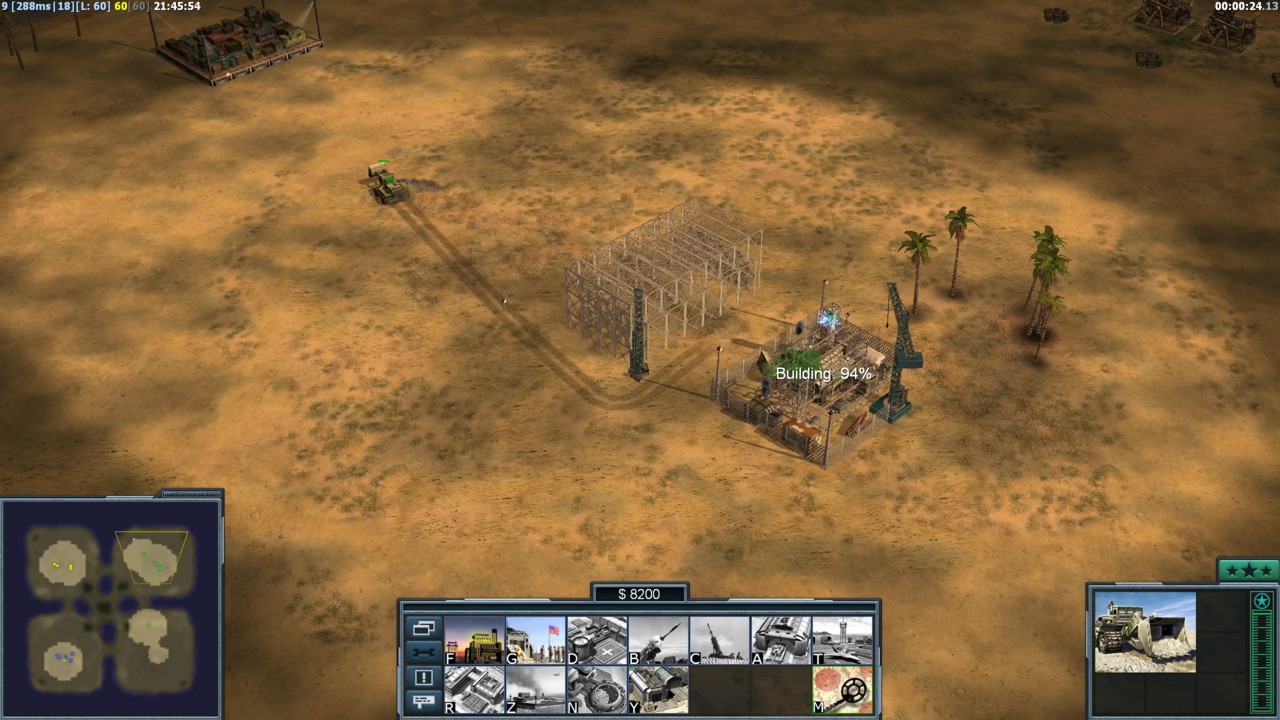Pick the Strategy Center build icon (R)
This screenshot has height=720, width=1280.
tap(474, 690)
